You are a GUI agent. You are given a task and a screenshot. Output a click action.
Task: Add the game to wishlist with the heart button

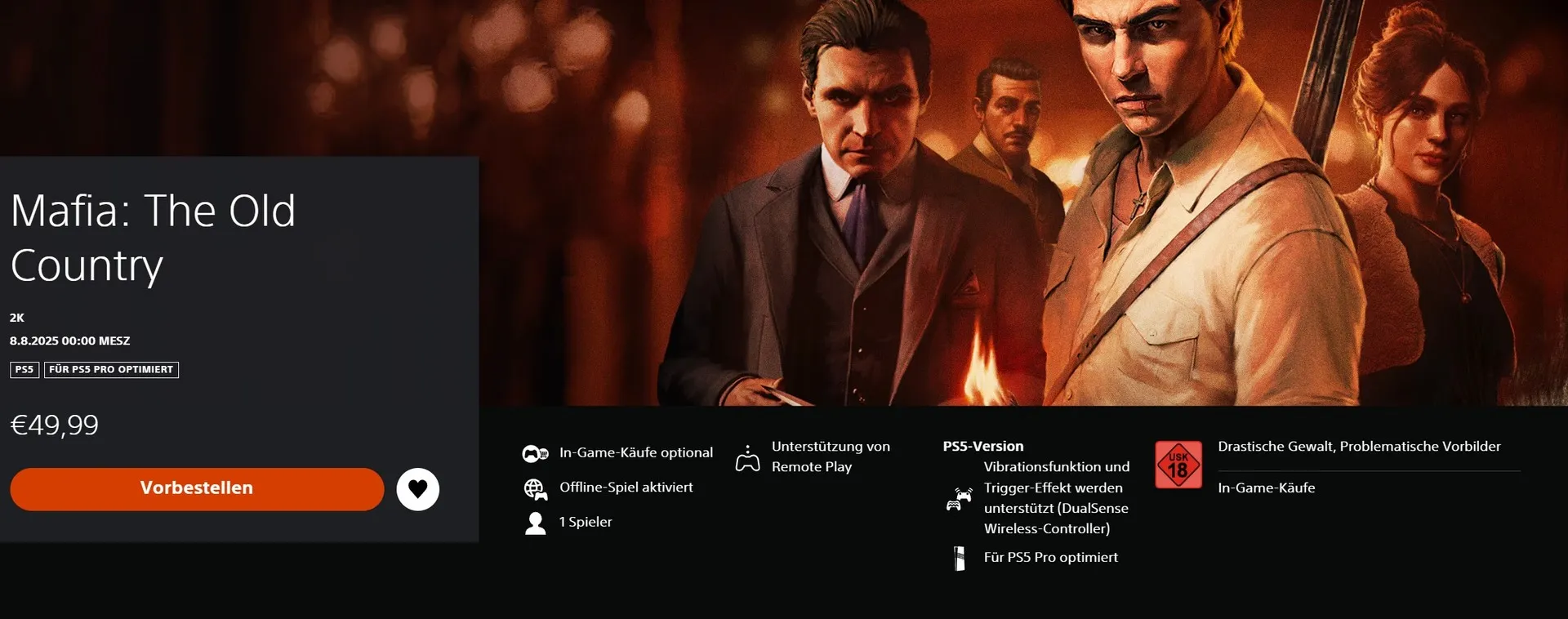pyautogui.click(x=417, y=489)
